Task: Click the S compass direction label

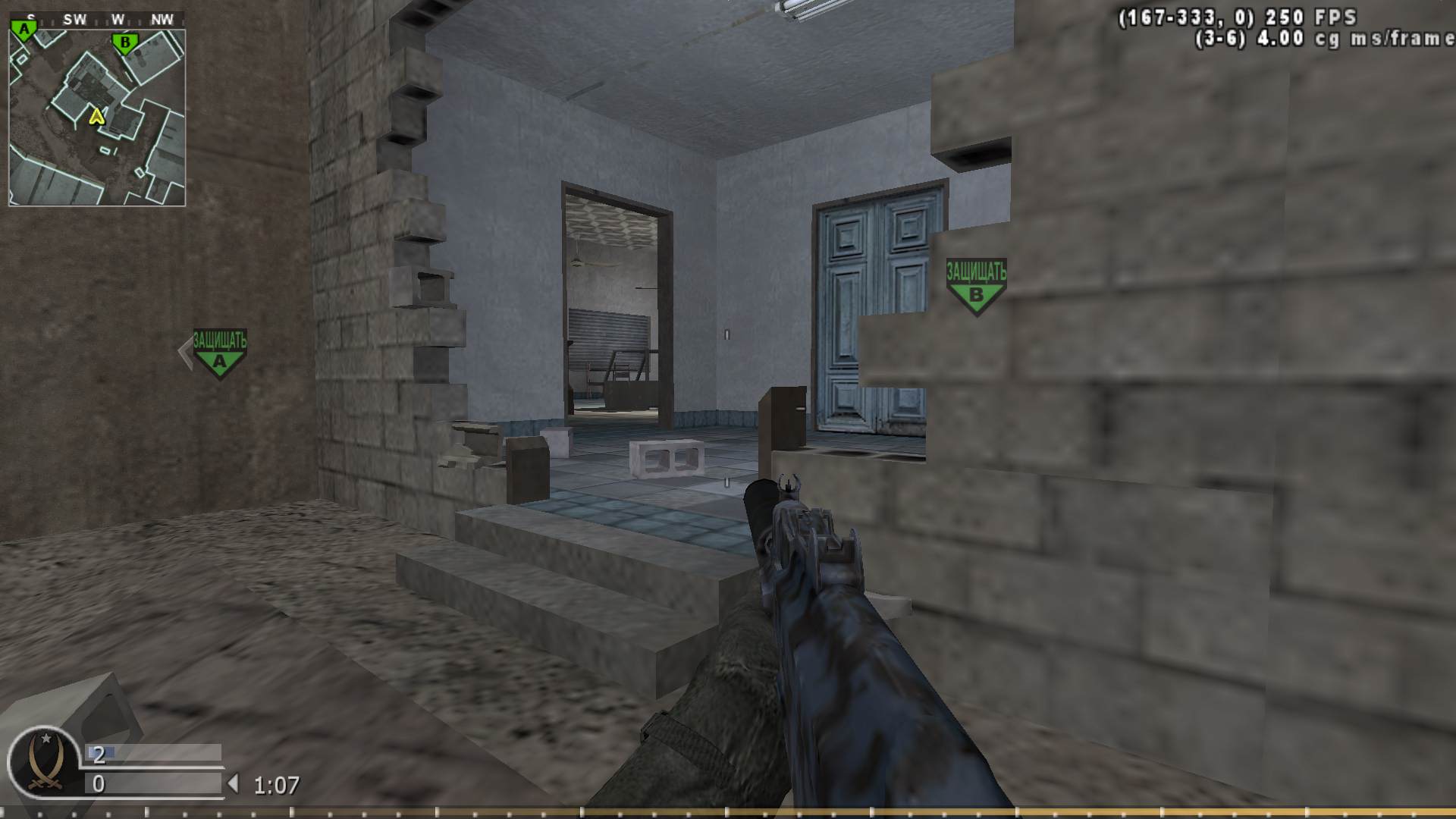Action: pos(30,19)
